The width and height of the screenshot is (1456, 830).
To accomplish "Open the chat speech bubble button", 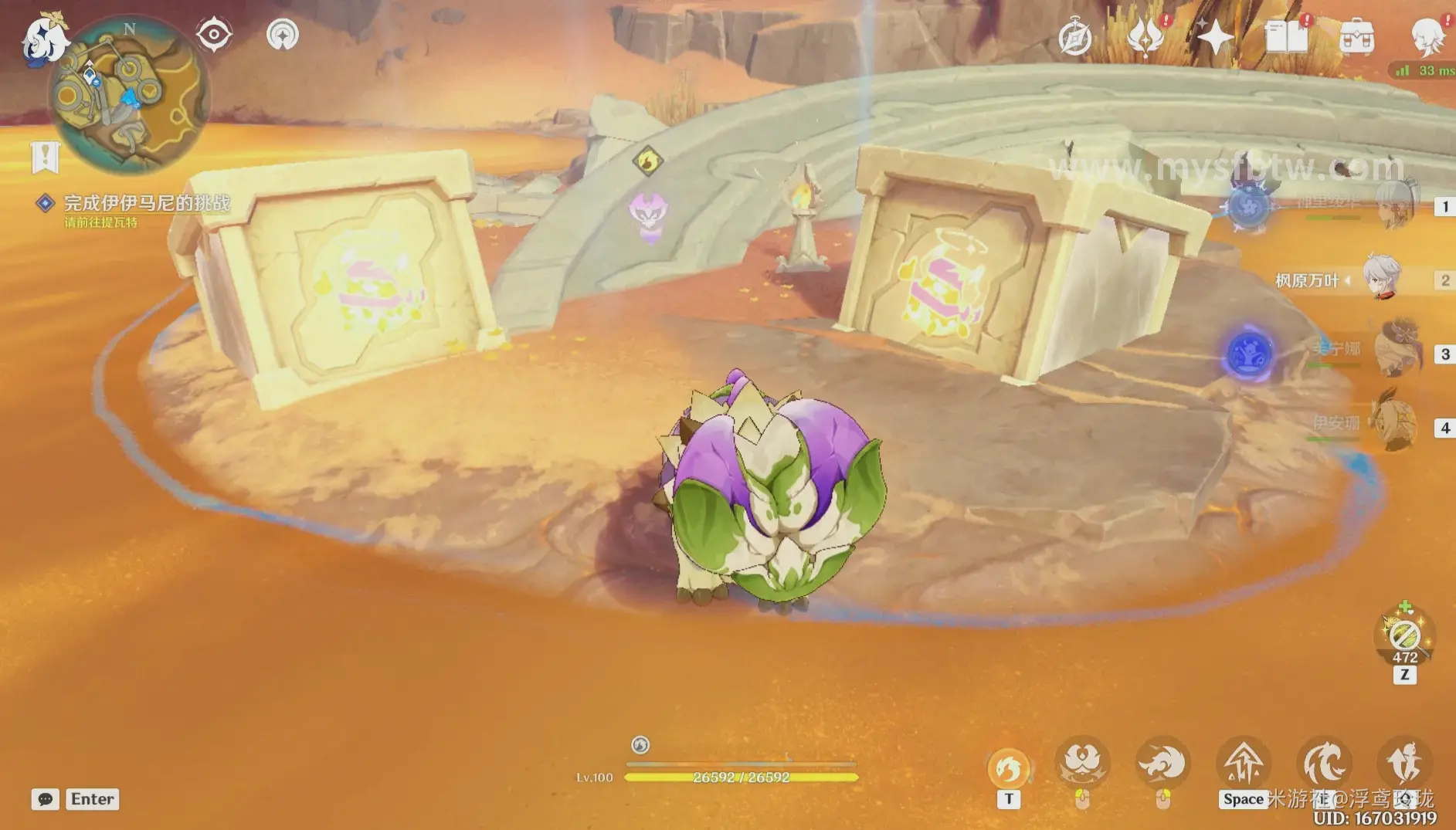I will (45, 799).
